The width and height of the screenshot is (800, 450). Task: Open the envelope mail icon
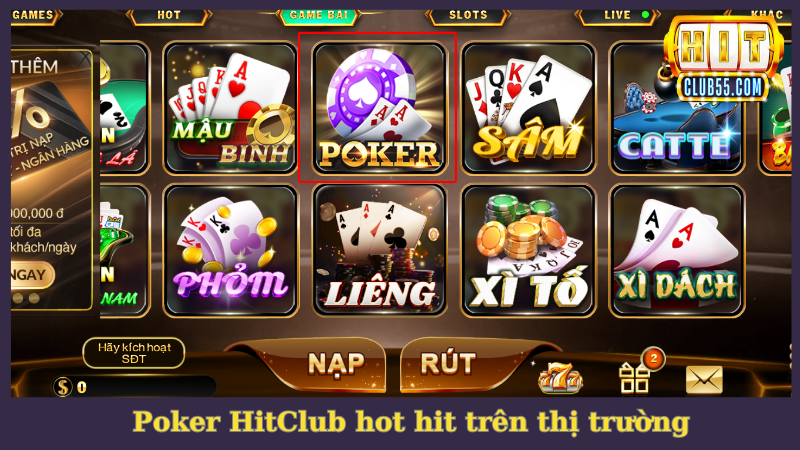(x=704, y=379)
